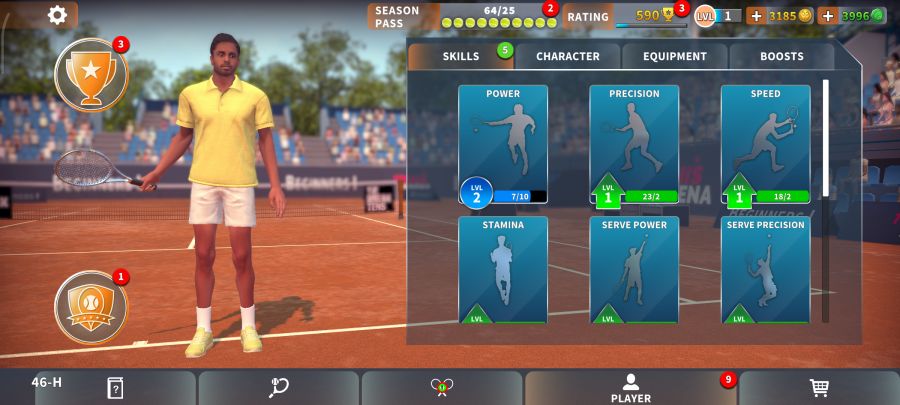The height and width of the screenshot is (405, 900).
Task: Choose the Speed skill card
Action: coord(765,144)
